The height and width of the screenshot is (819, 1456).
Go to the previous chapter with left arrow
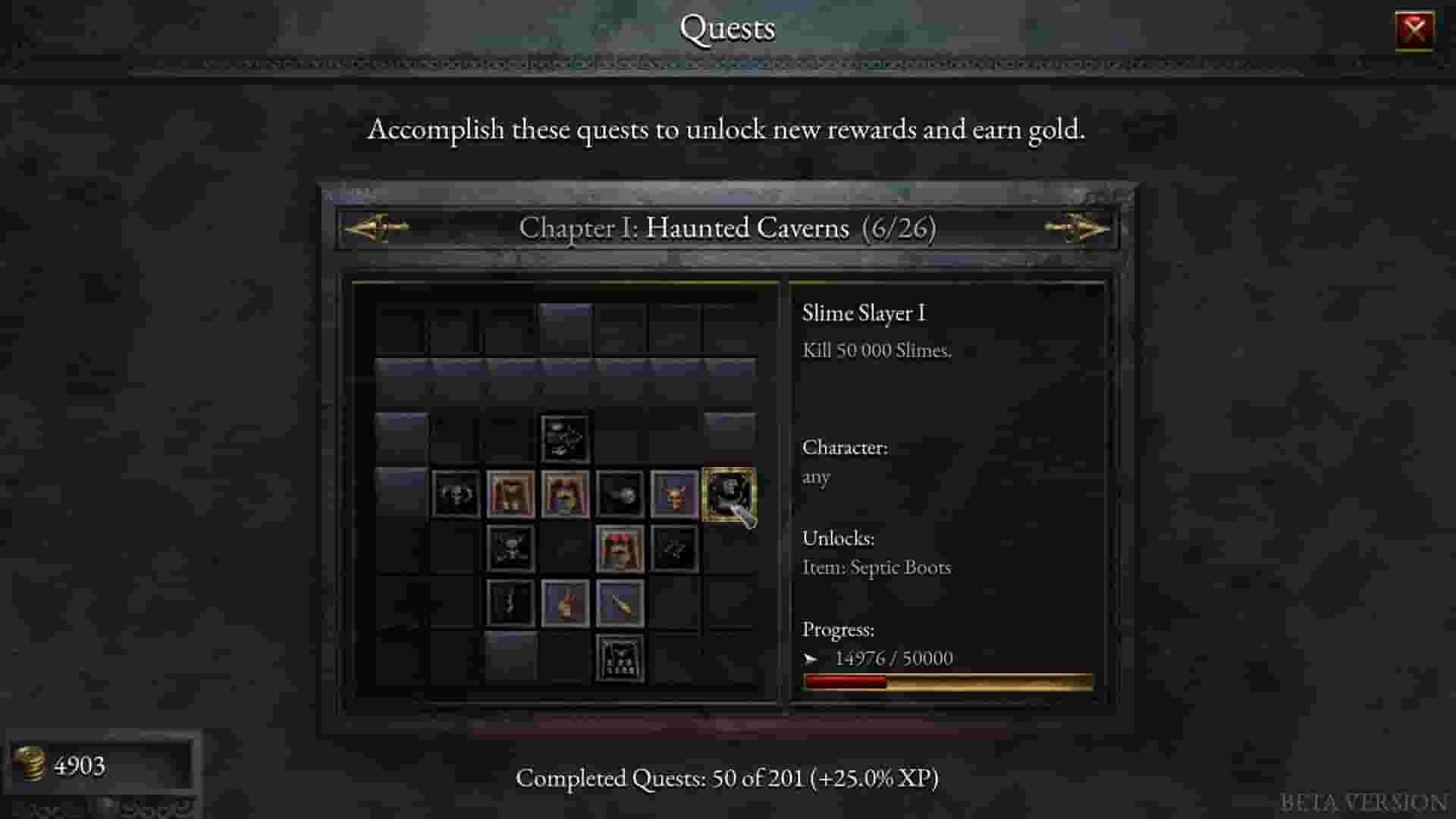click(377, 228)
